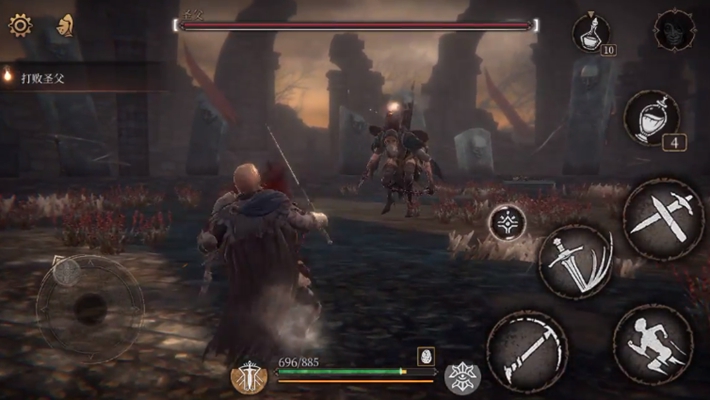
Task: Tap the helmet character icon
Action: pos(65,25)
